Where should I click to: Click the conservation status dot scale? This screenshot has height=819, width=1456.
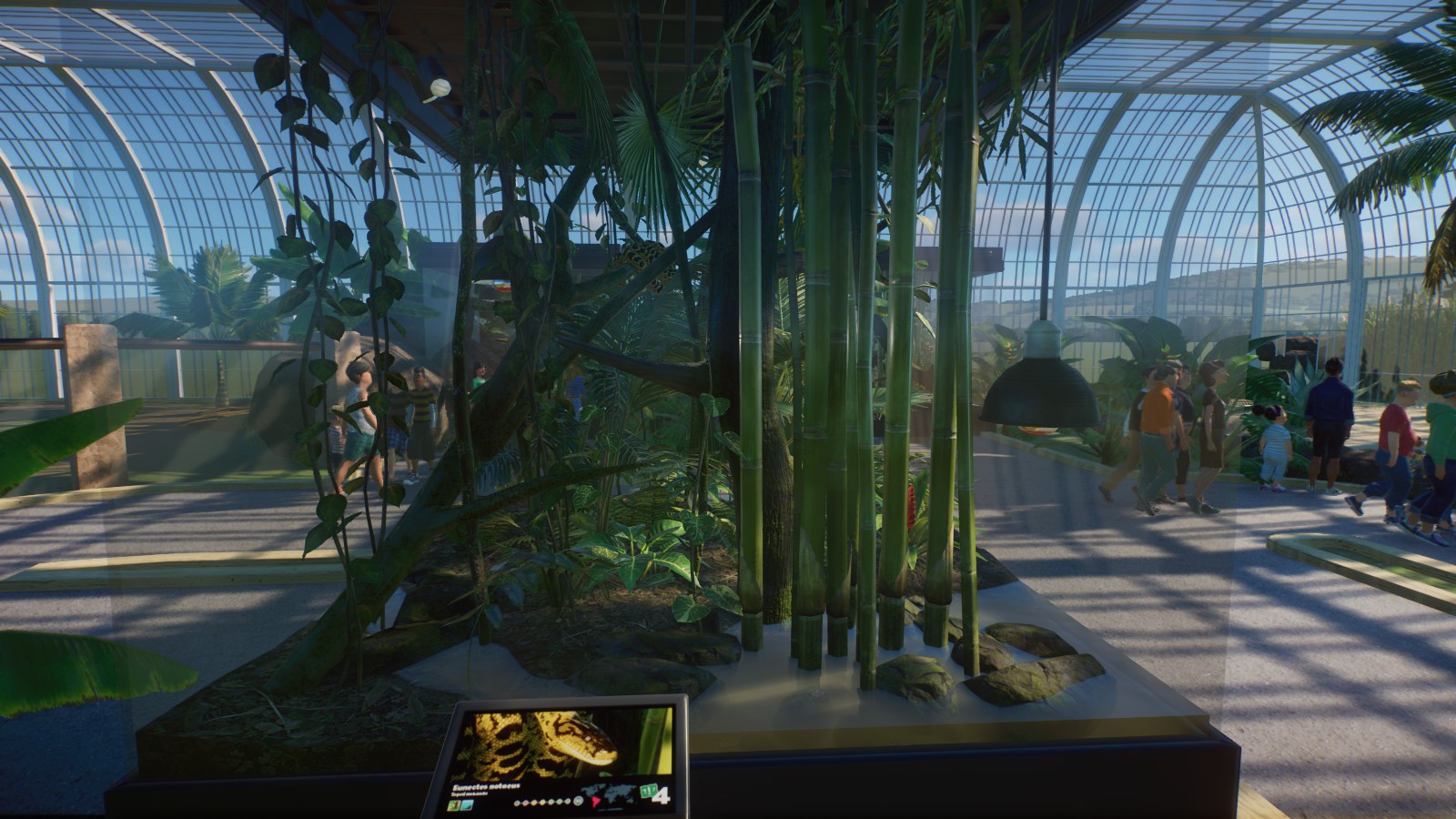(x=543, y=803)
